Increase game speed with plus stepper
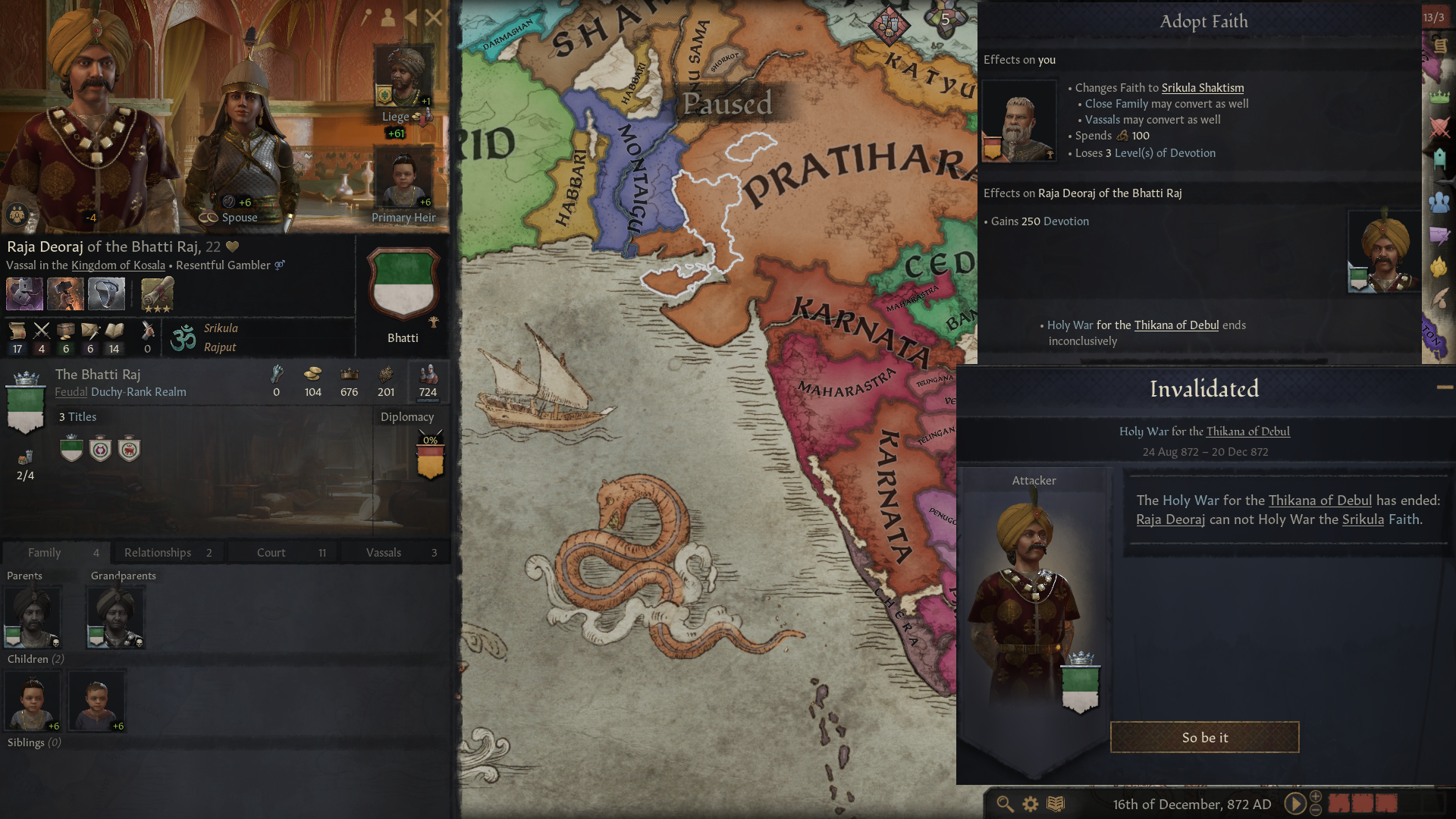The width and height of the screenshot is (1456, 819). pos(1314,798)
